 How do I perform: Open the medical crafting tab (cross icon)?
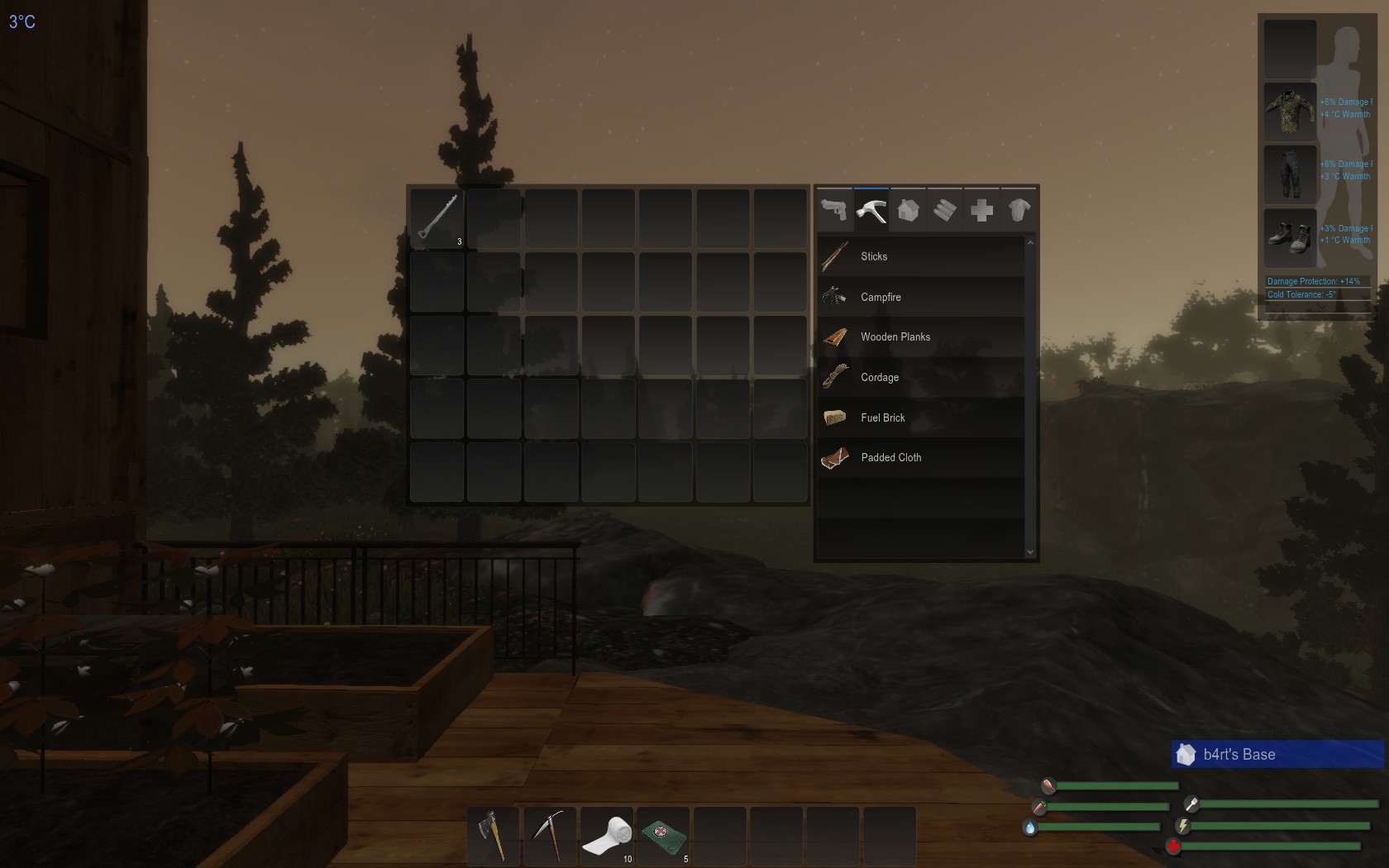(x=982, y=210)
